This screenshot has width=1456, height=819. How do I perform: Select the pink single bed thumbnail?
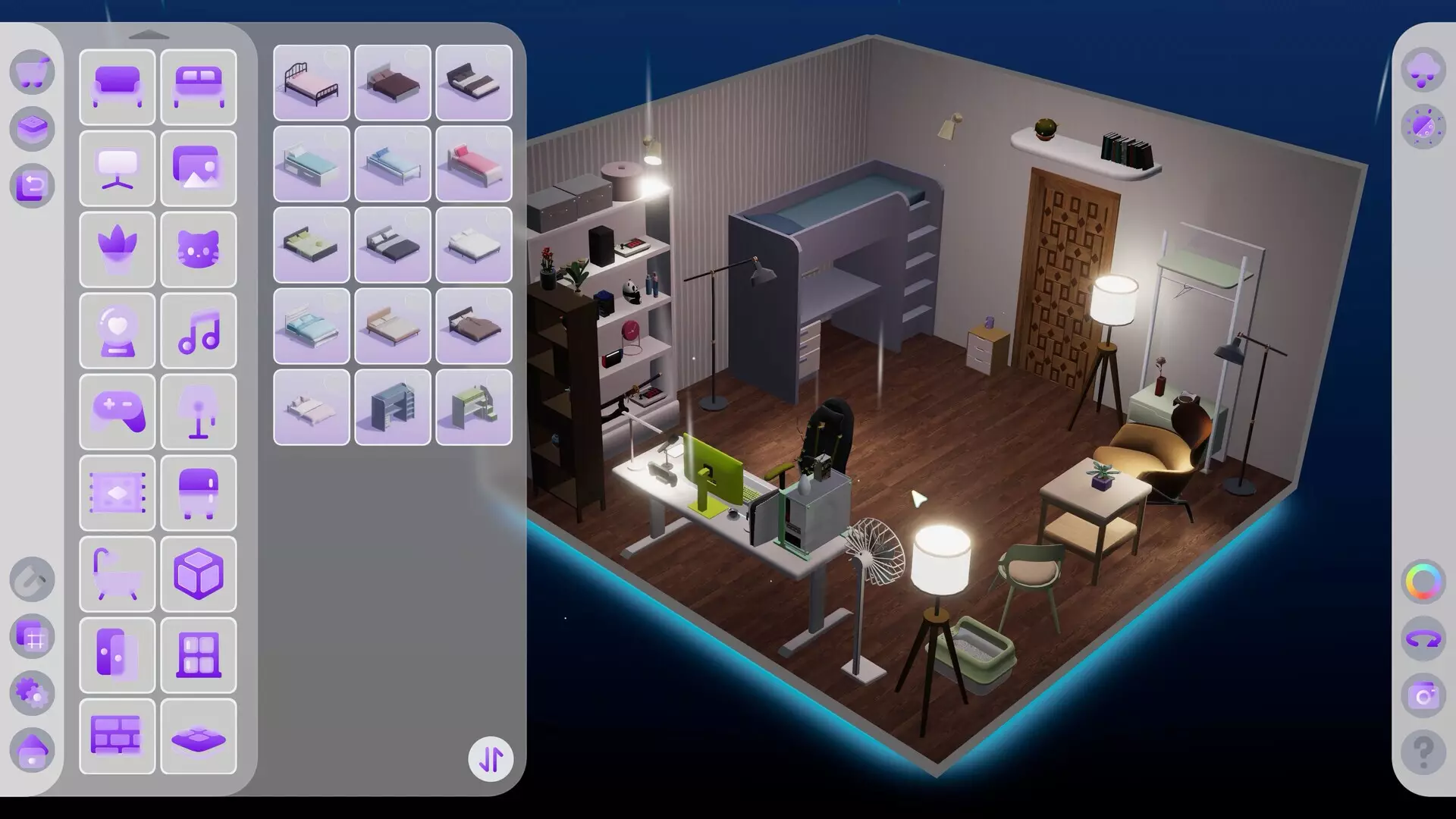(x=474, y=165)
